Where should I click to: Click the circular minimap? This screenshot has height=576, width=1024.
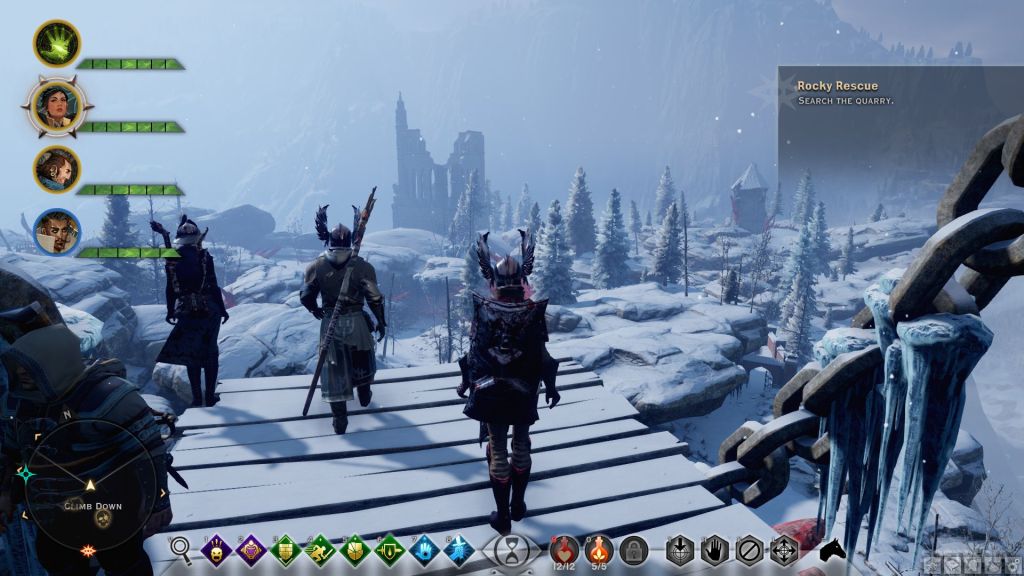point(90,483)
